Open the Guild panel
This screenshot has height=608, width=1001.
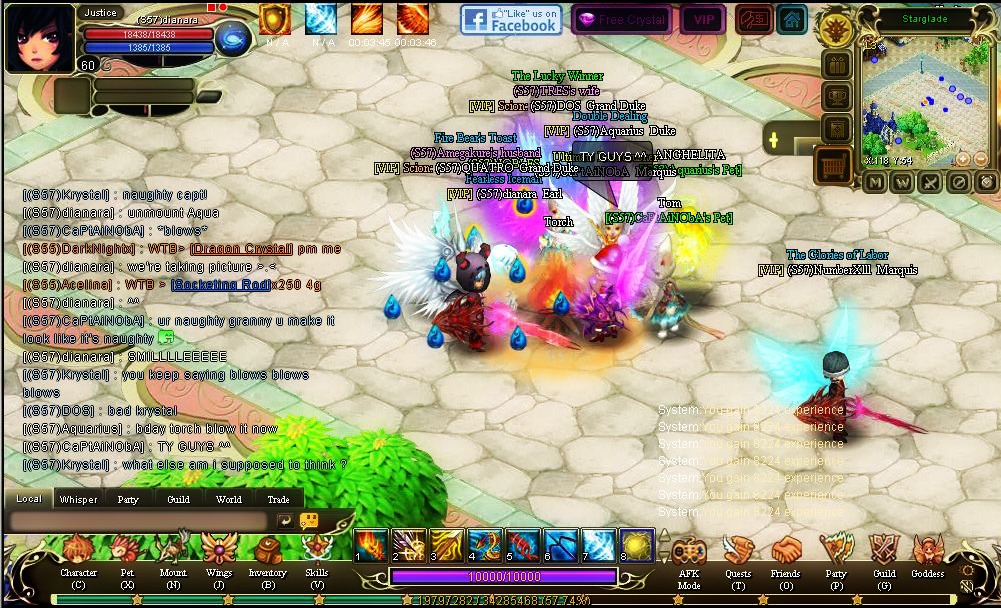pos(883,553)
